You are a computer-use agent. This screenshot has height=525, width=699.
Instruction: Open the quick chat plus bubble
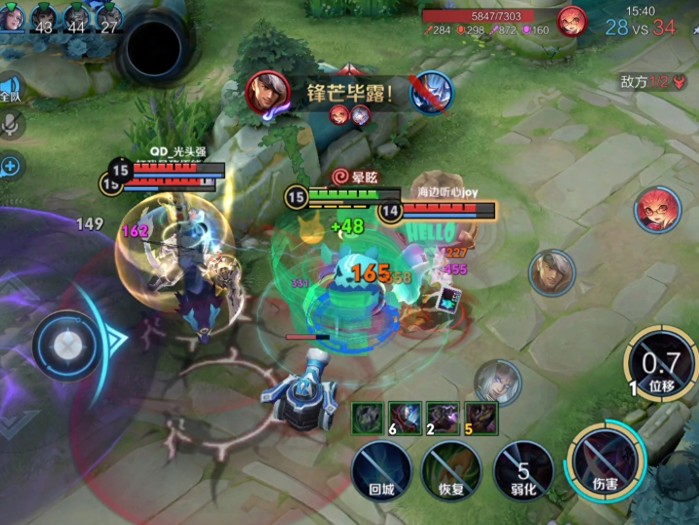[11, 166]
